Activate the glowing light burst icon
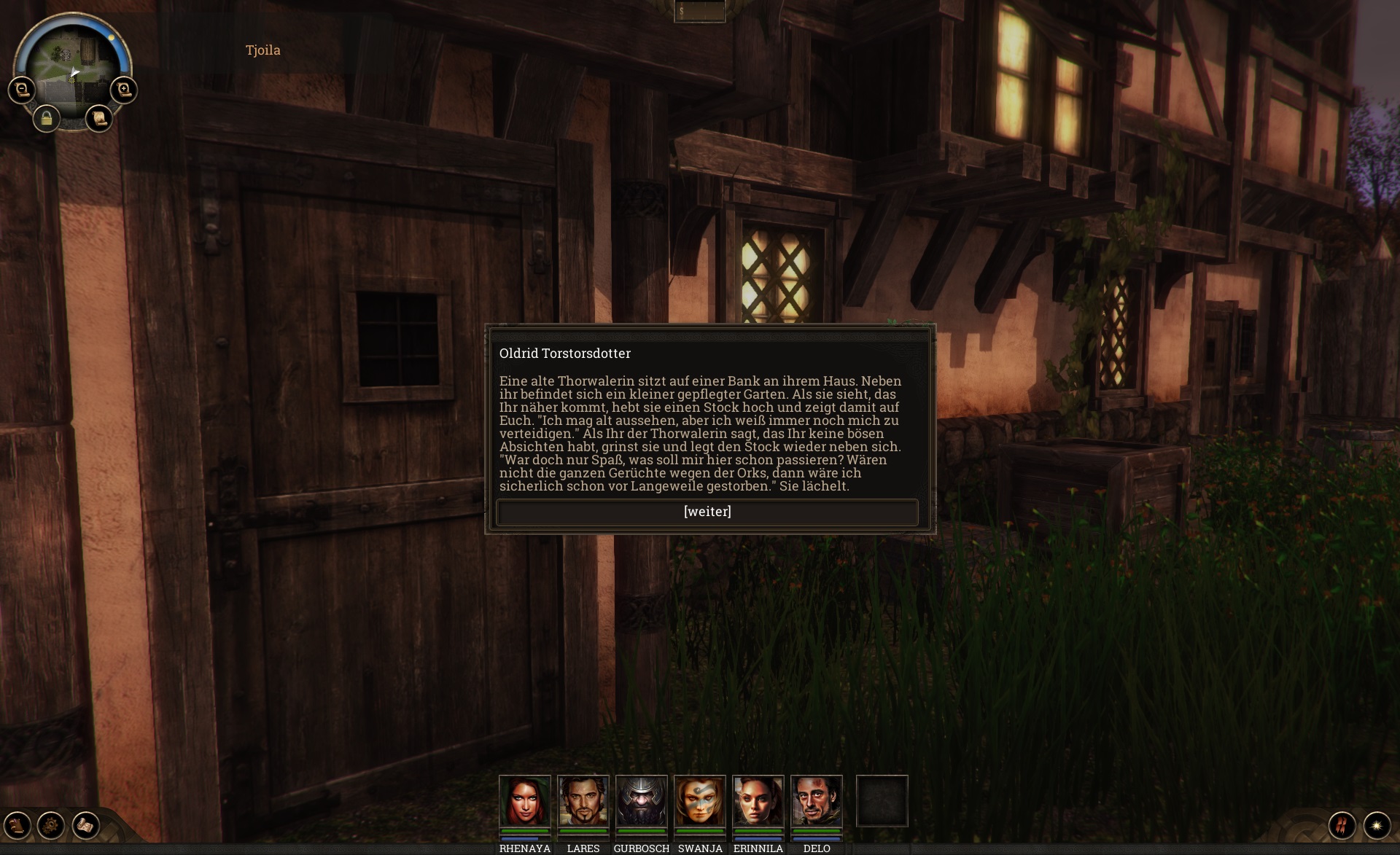Image resolution: width=1400 pixels, height=855 pixels. pyautogui.click(x=1377, y=825)
